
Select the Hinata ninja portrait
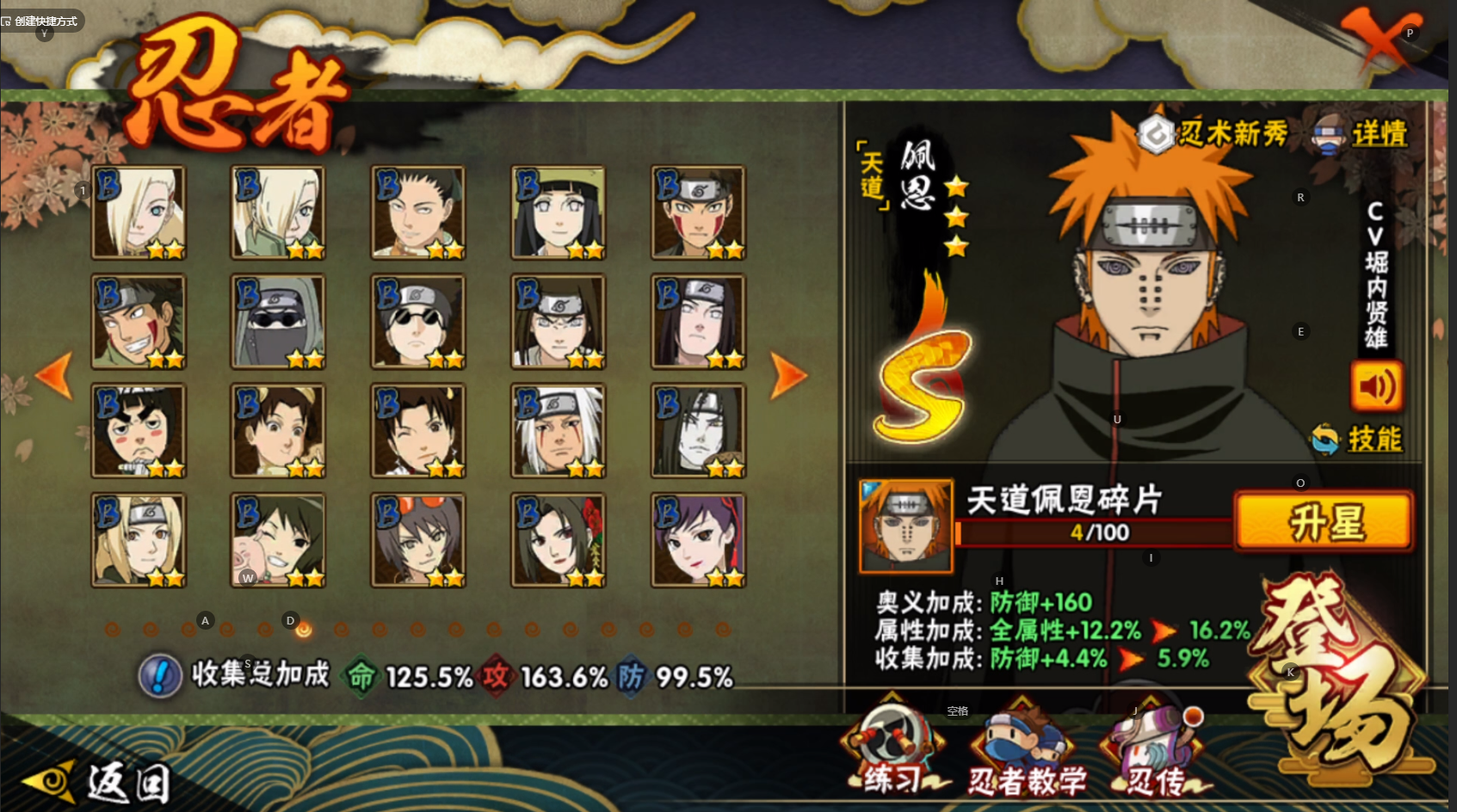click(558, 212)
